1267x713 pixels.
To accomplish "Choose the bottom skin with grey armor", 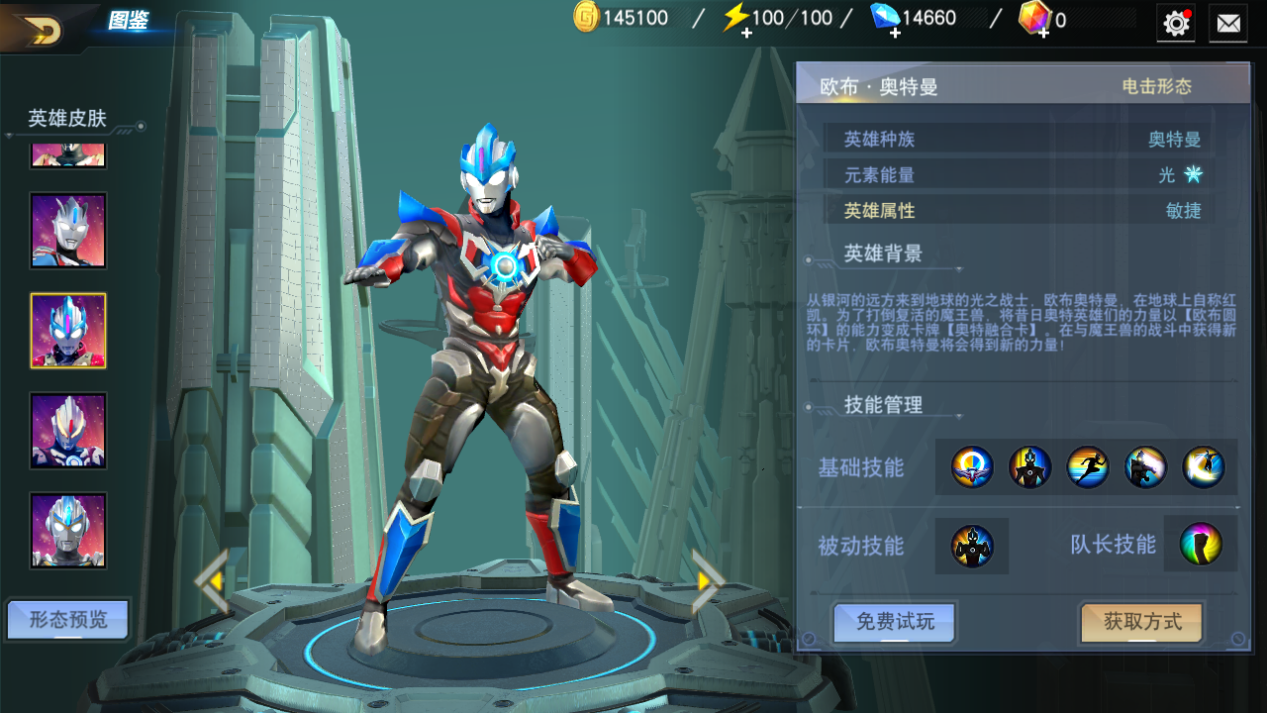I will [x=68, y=530].
